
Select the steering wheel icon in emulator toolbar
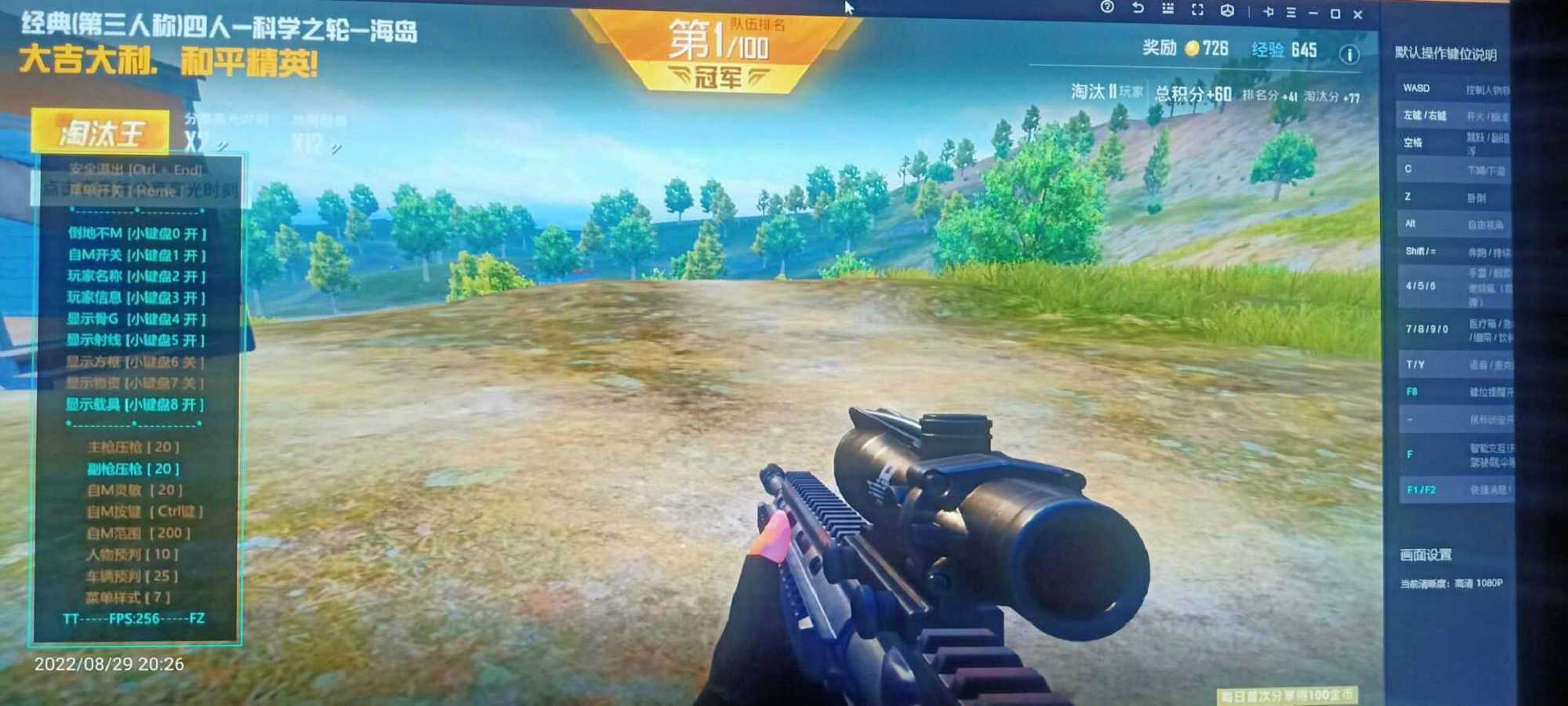[x=1227, y=9]
